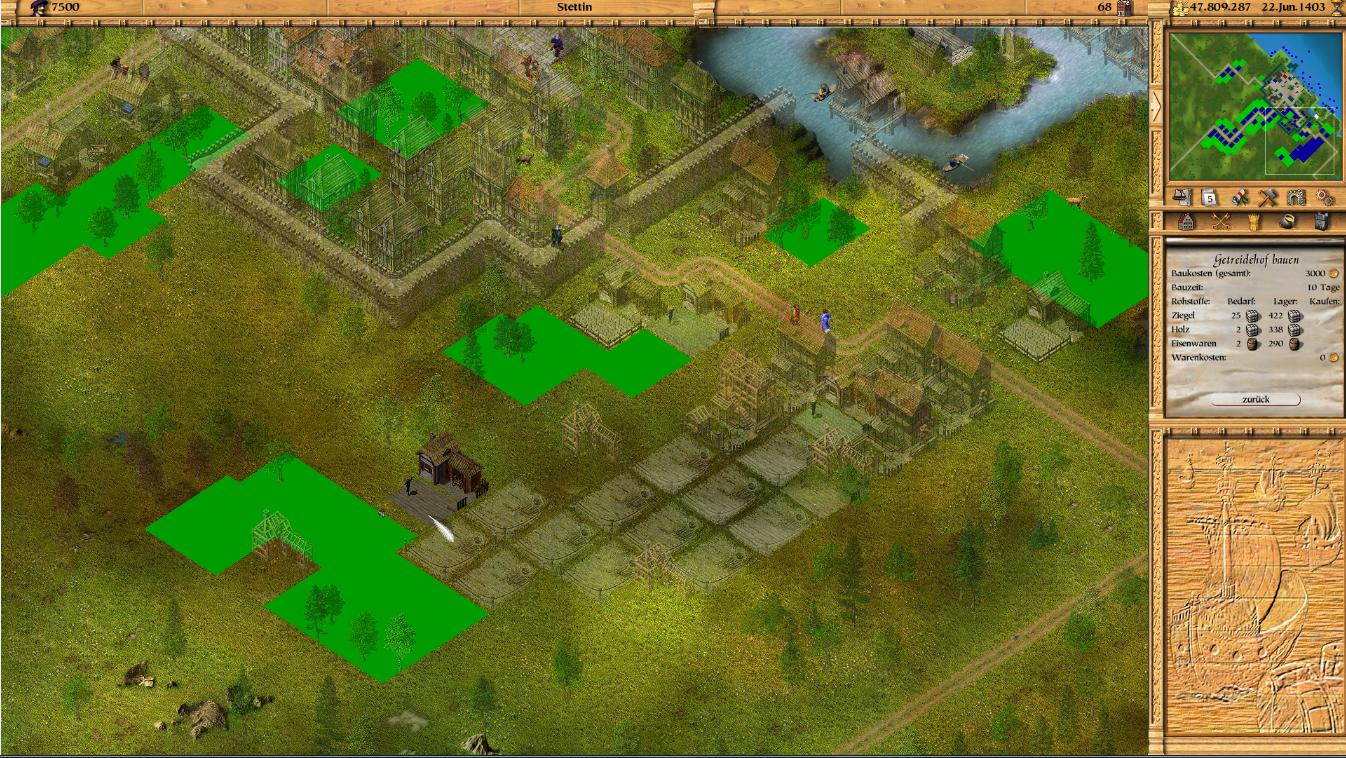Open the ship and document icon
Image resolution: width=1346 pixels, height=758 pixels.
pos(1183,197)
